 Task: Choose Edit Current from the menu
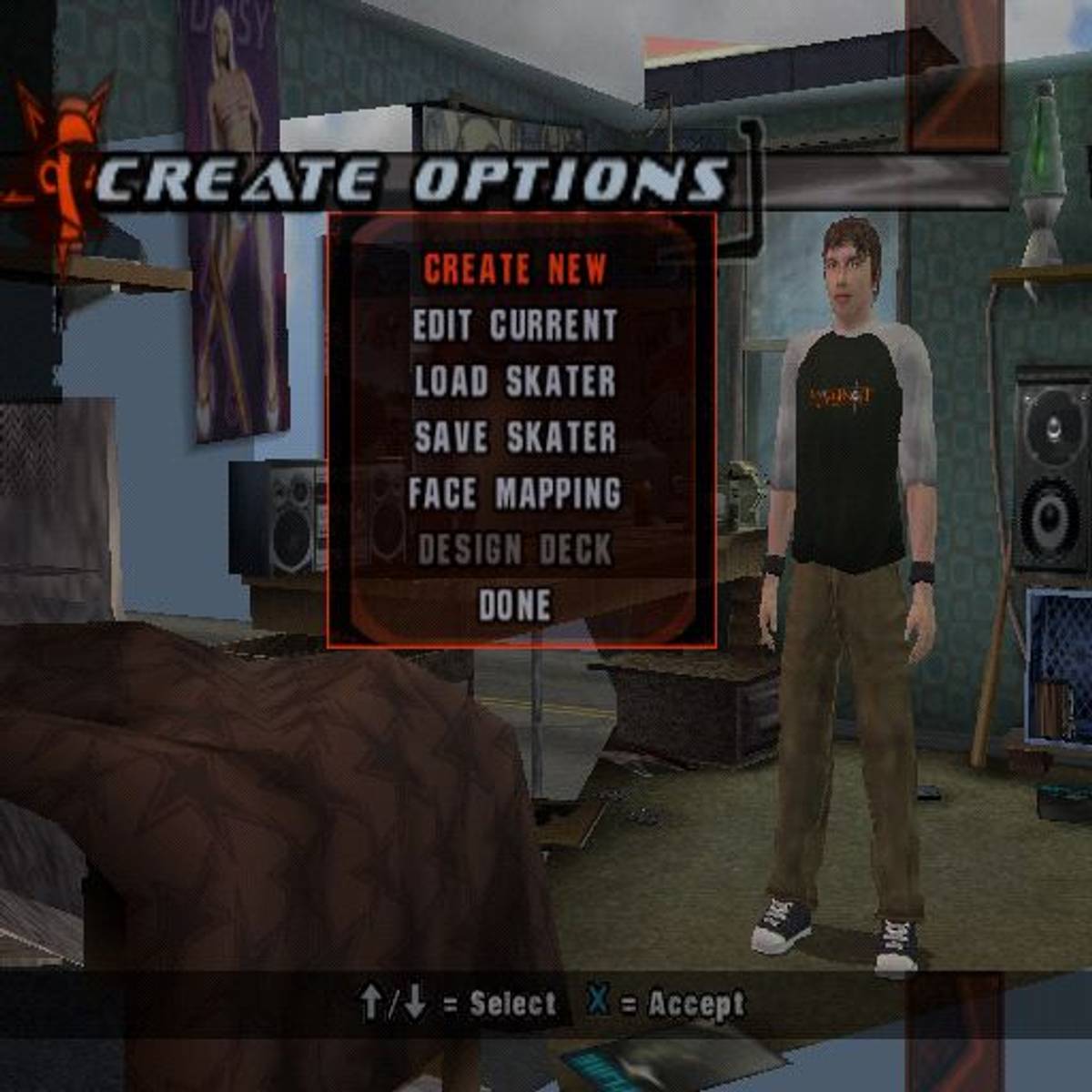(x=515, y=326)
